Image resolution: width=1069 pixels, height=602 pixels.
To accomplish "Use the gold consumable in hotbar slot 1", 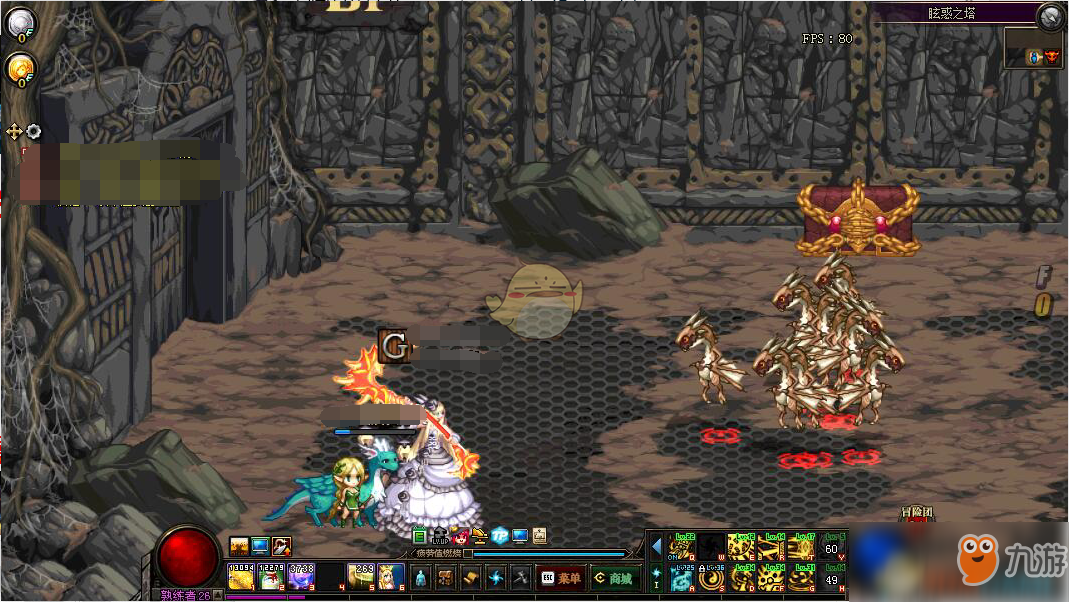I will [241, 577].
